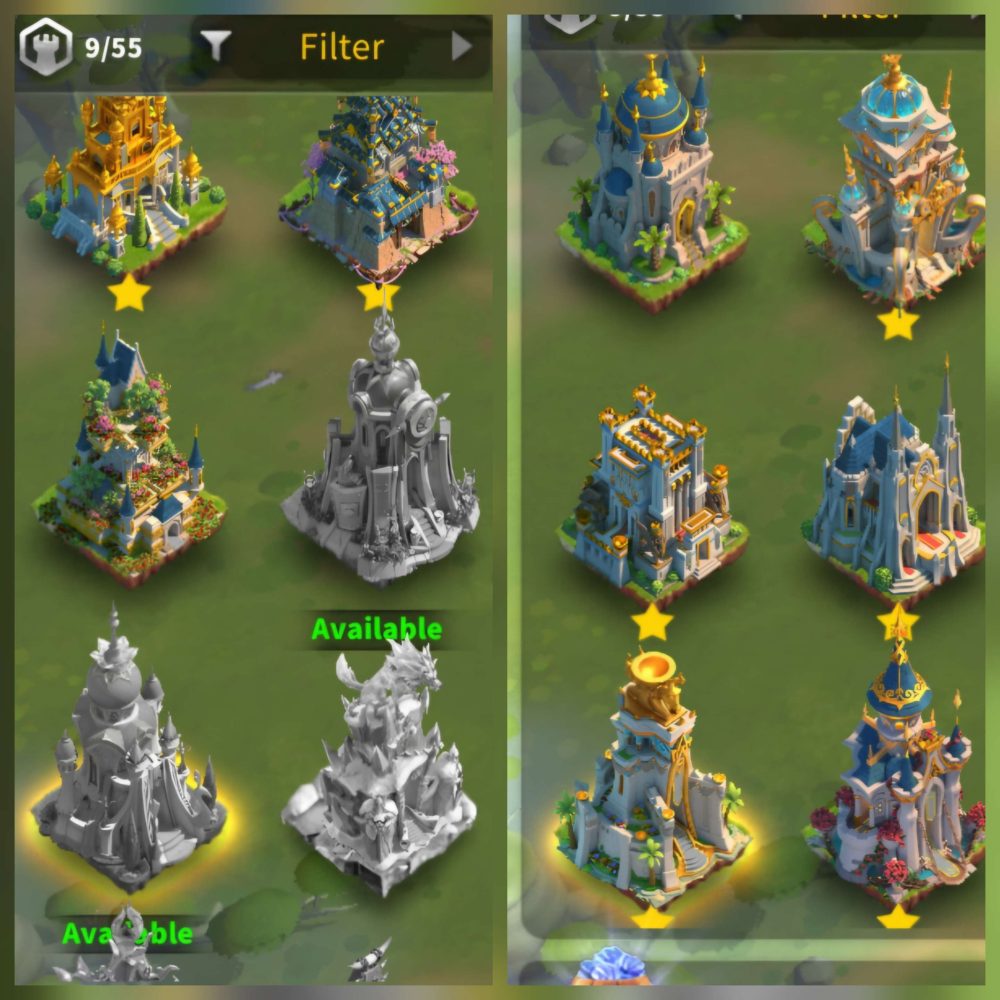Pick the grey locked dragon statue castle

pyautogui.click(x=380, y=770)
